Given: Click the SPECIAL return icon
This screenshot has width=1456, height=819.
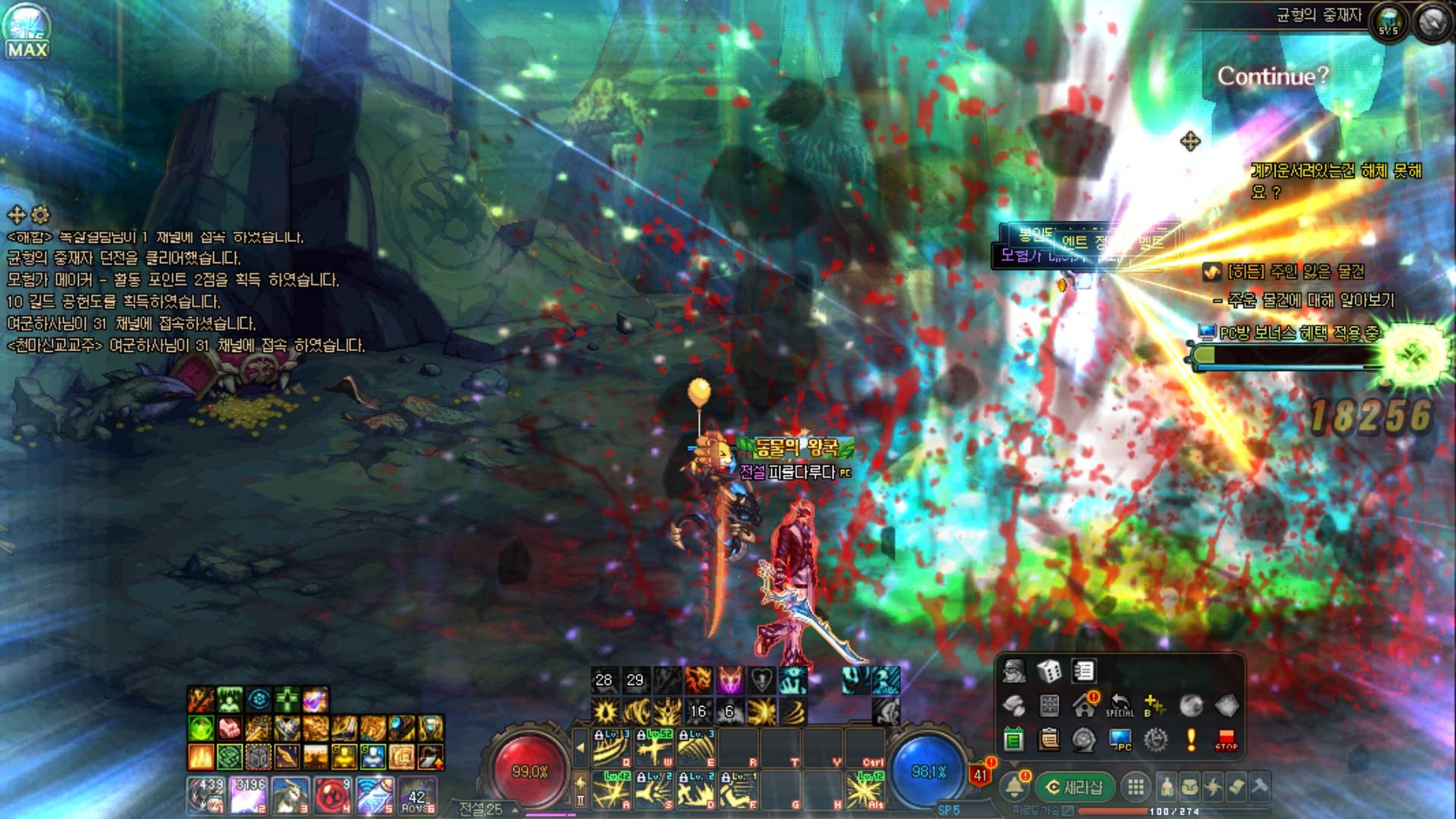Looking at the screenshot, I should 1119,705.
